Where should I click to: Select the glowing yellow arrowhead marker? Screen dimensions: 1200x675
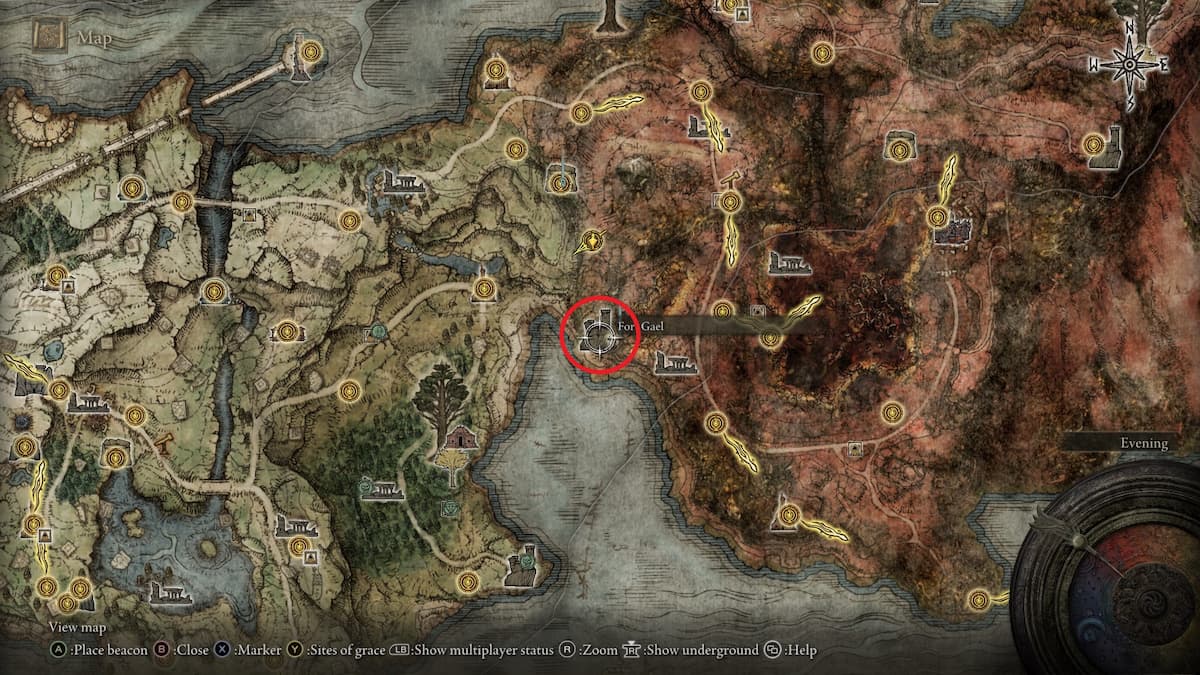(595, 240)
